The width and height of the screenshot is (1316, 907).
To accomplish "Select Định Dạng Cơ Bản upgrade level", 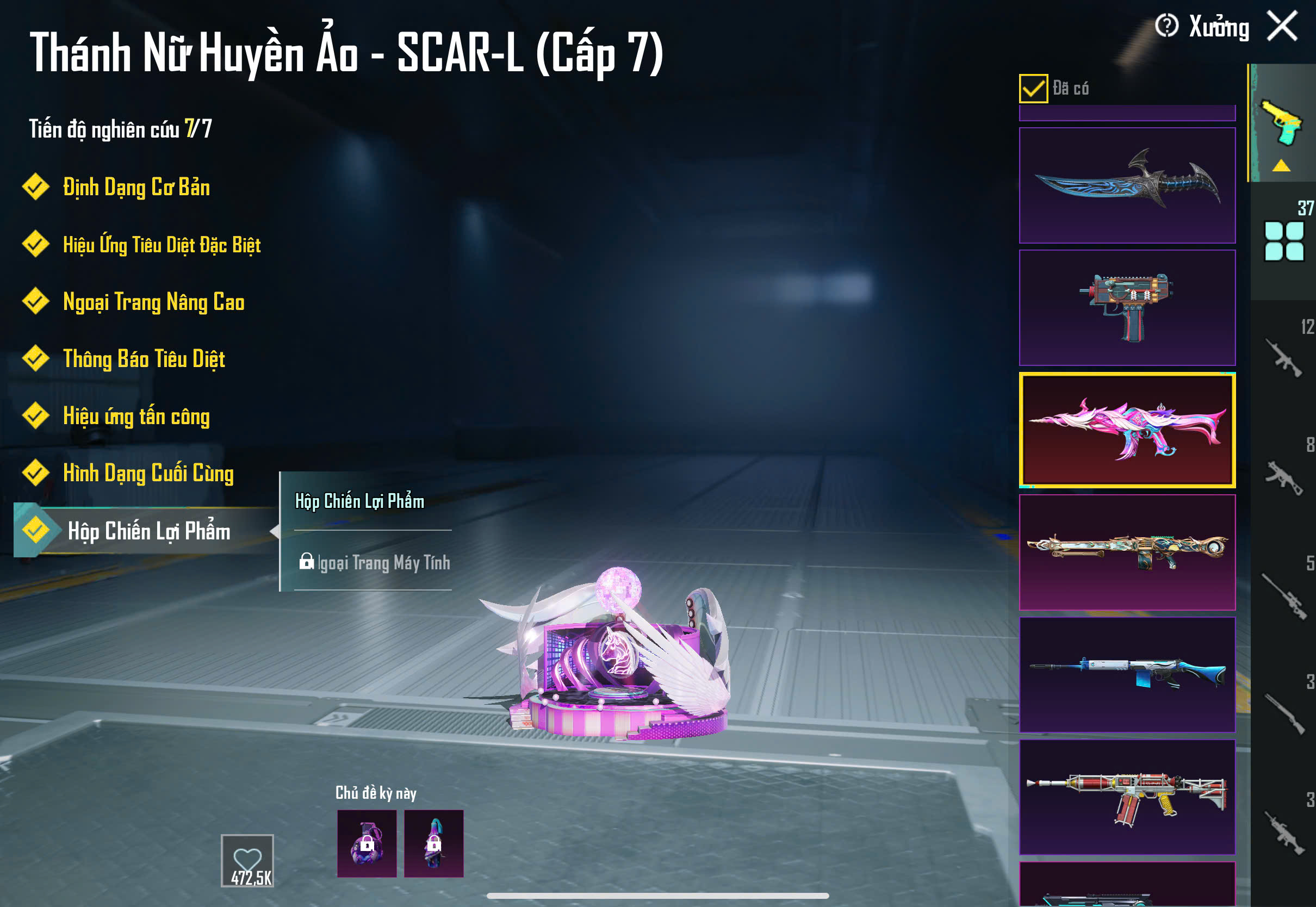I will (x=136, y=187).
